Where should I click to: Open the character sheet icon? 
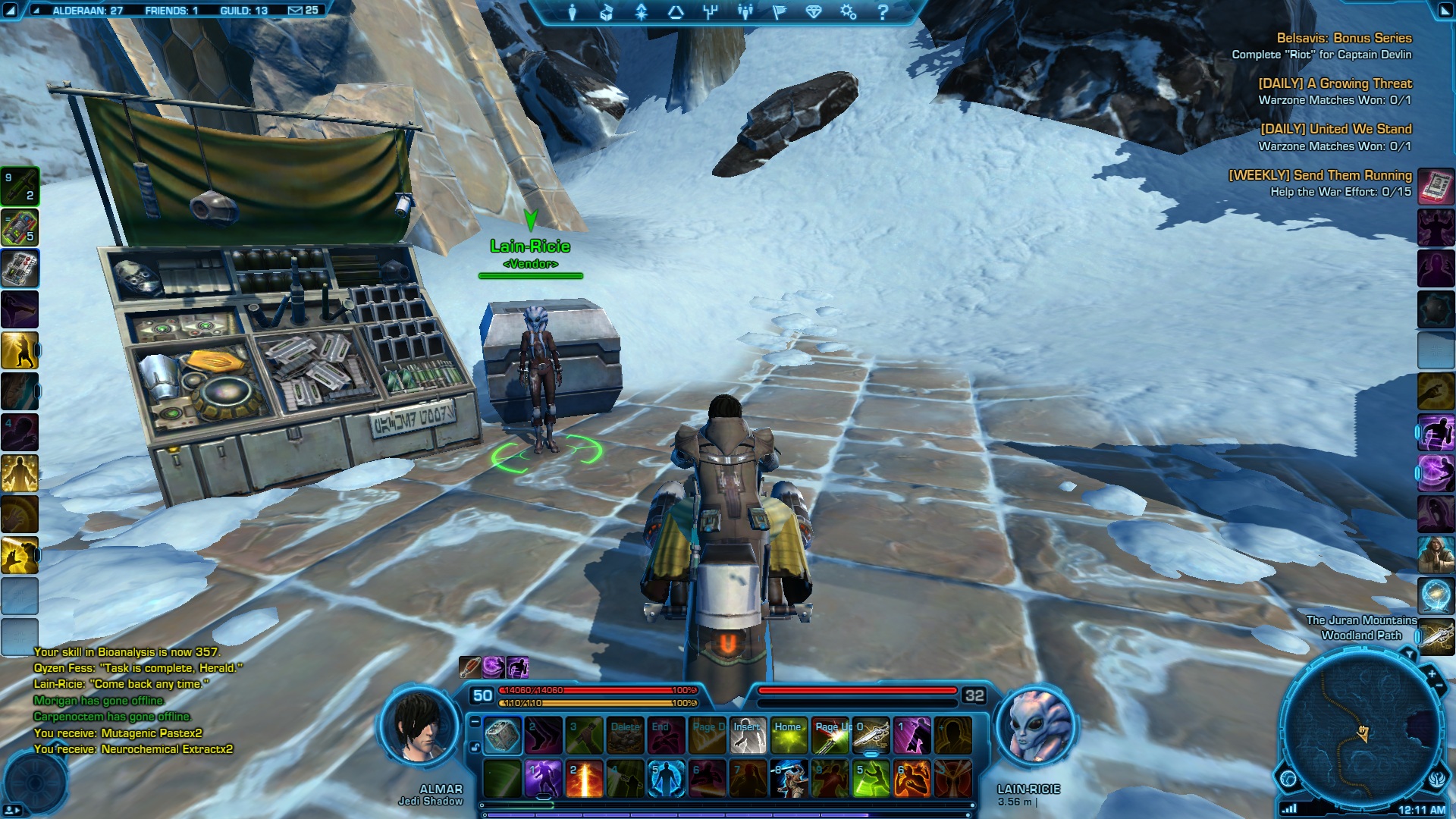coord(573,12)
